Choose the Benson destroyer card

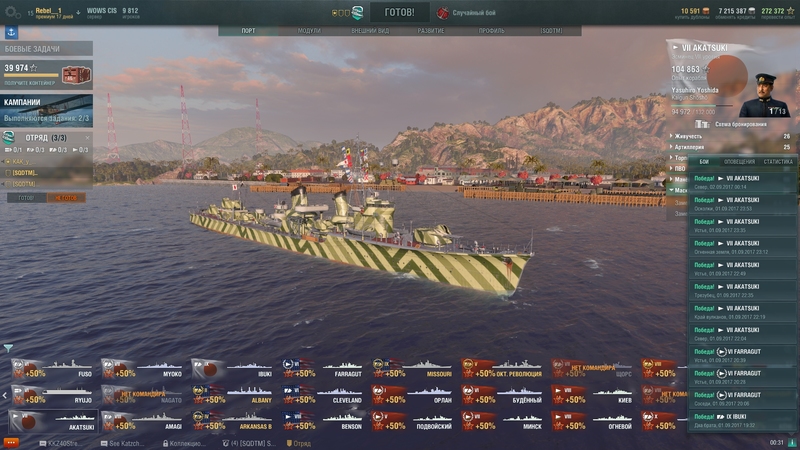pos(322,420)
